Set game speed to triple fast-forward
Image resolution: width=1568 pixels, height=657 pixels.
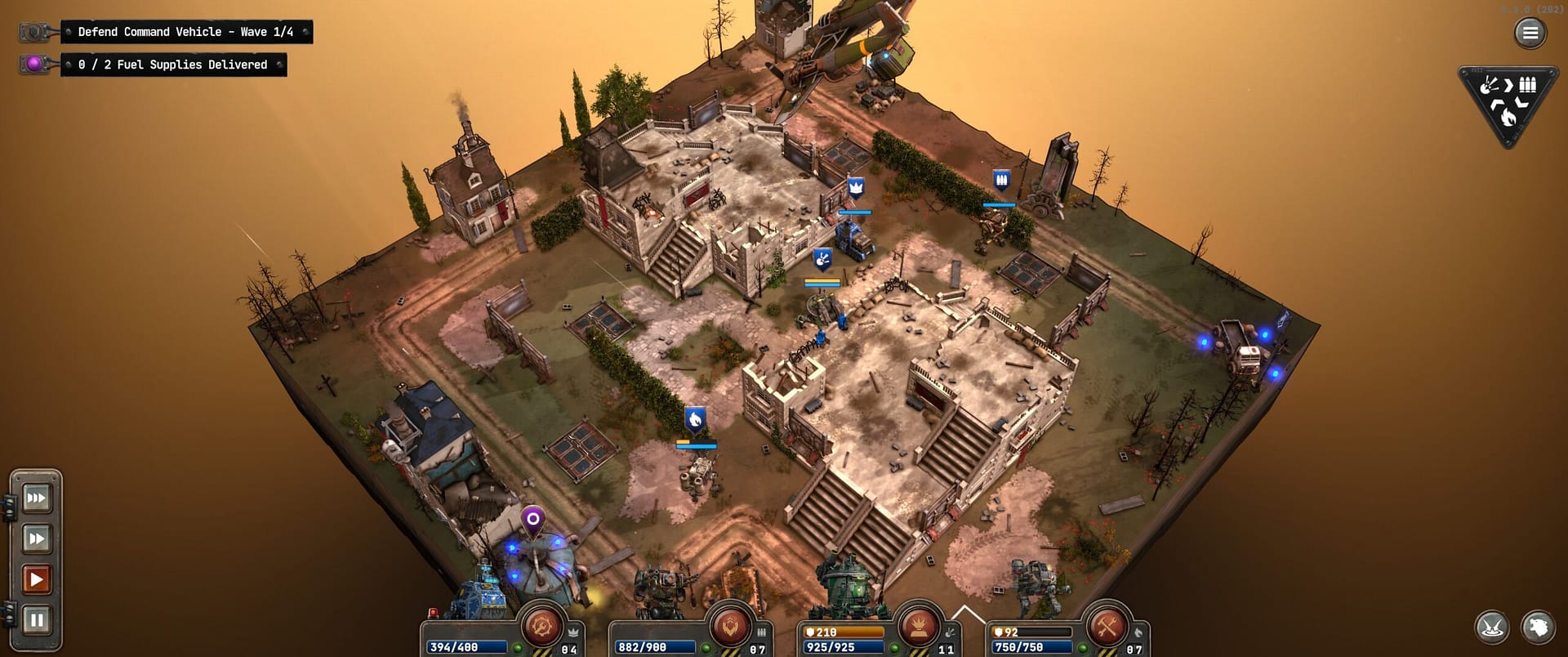[36, 498]
